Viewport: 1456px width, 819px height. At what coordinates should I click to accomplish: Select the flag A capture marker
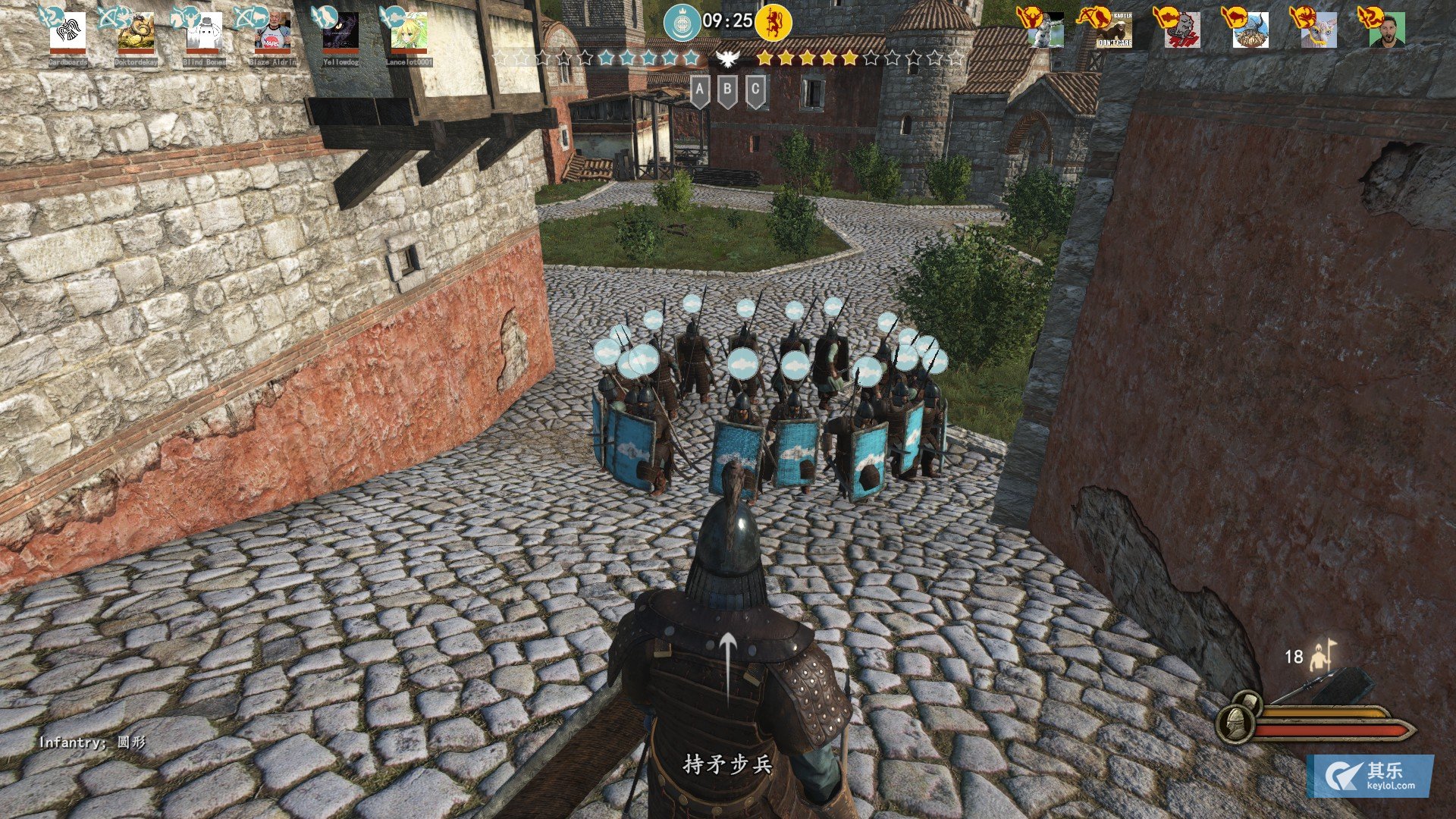(700, 91)
